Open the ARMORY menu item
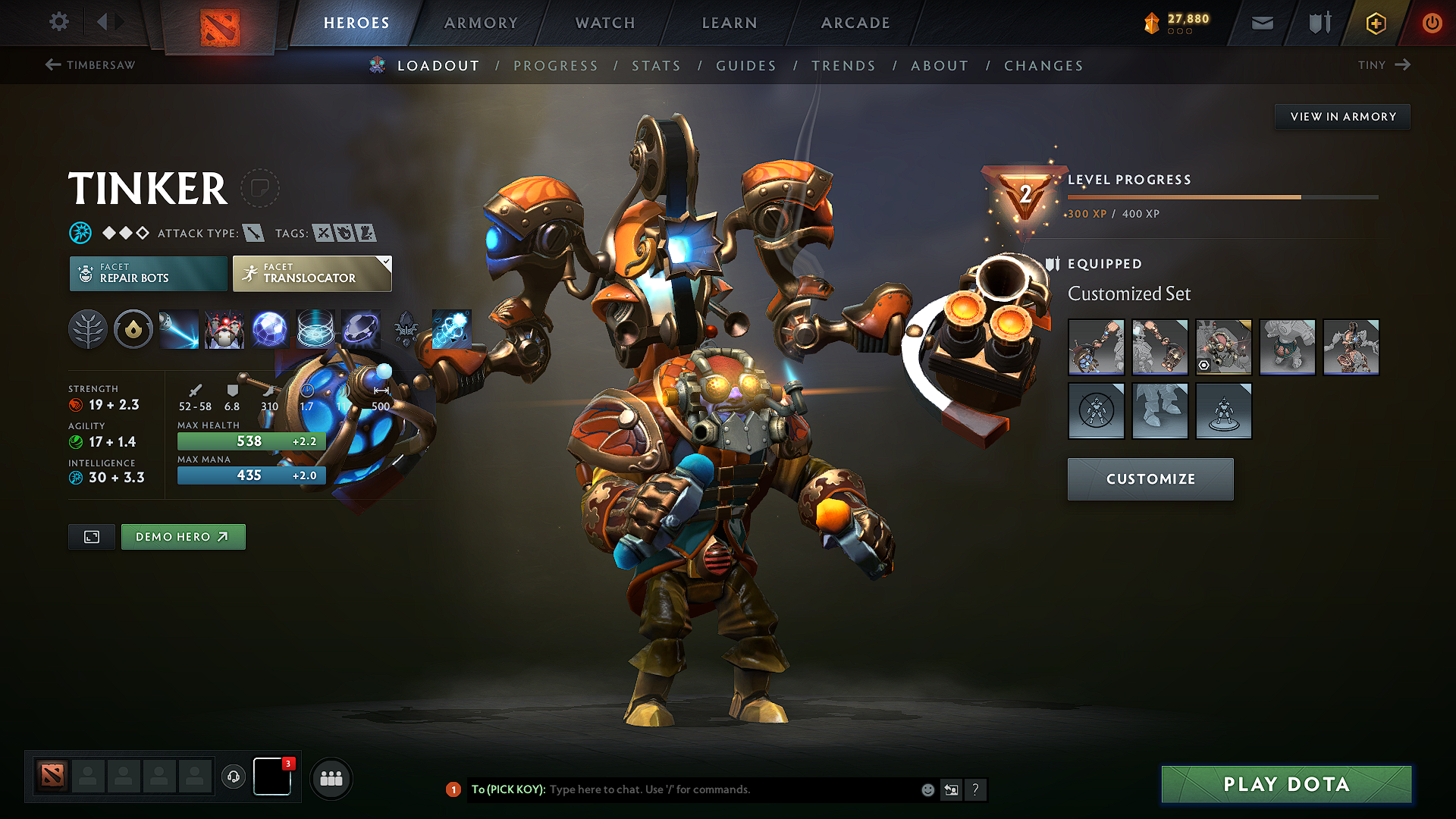Screen dimensions: 1456x819 [480, 23]
